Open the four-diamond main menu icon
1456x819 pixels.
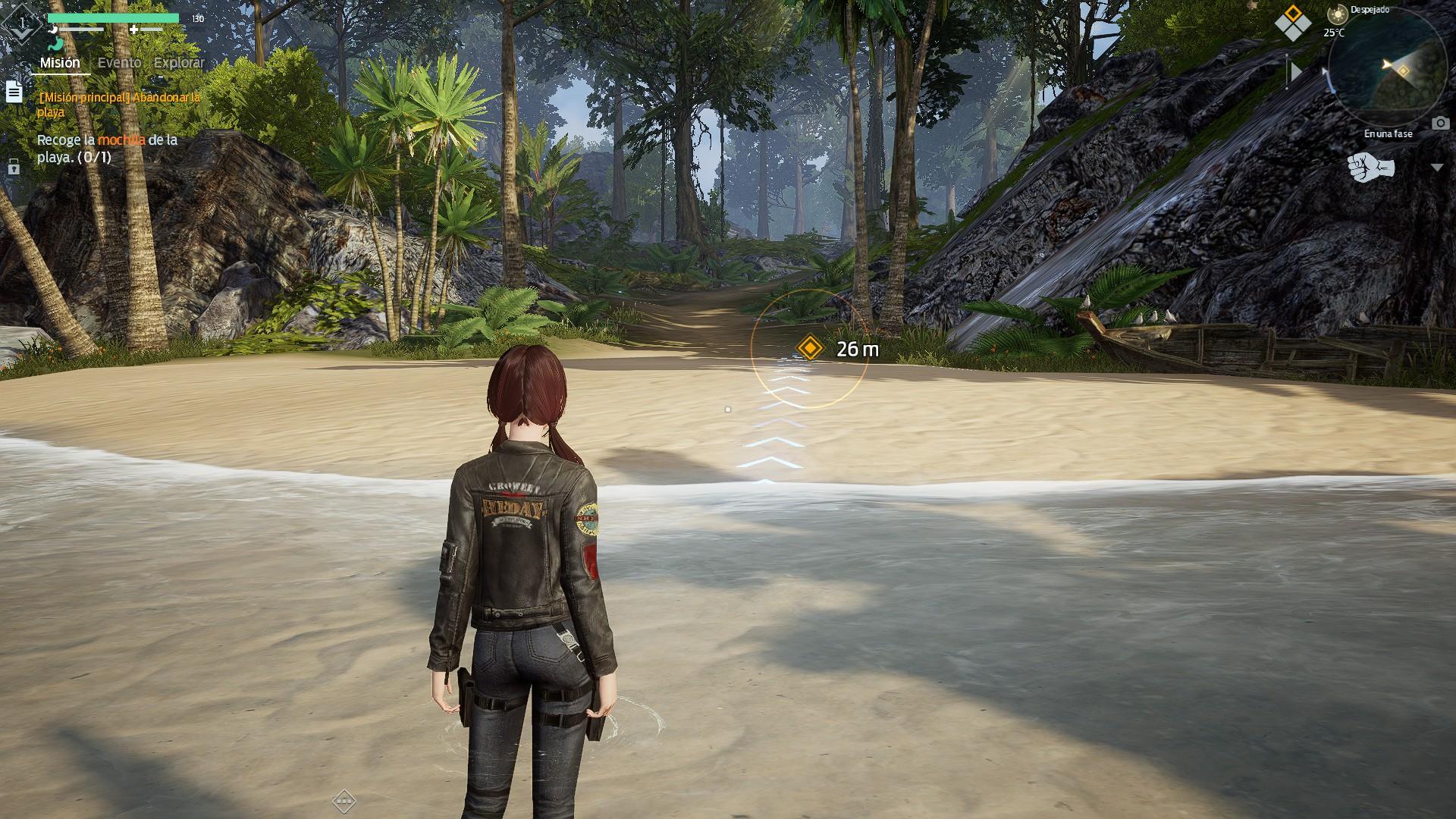1292,23
